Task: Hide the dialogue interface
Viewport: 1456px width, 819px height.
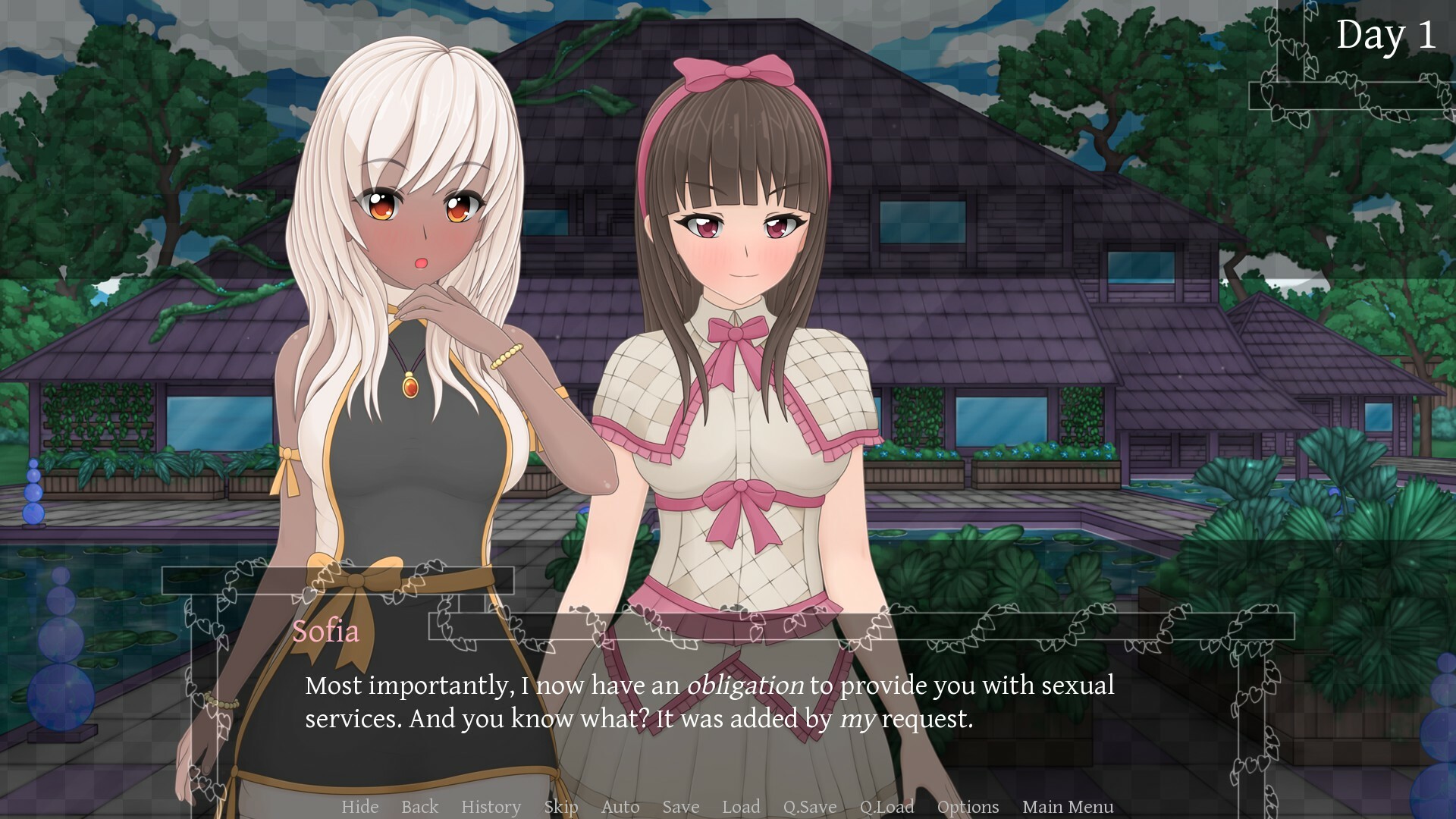Action: tap(361, 807)
